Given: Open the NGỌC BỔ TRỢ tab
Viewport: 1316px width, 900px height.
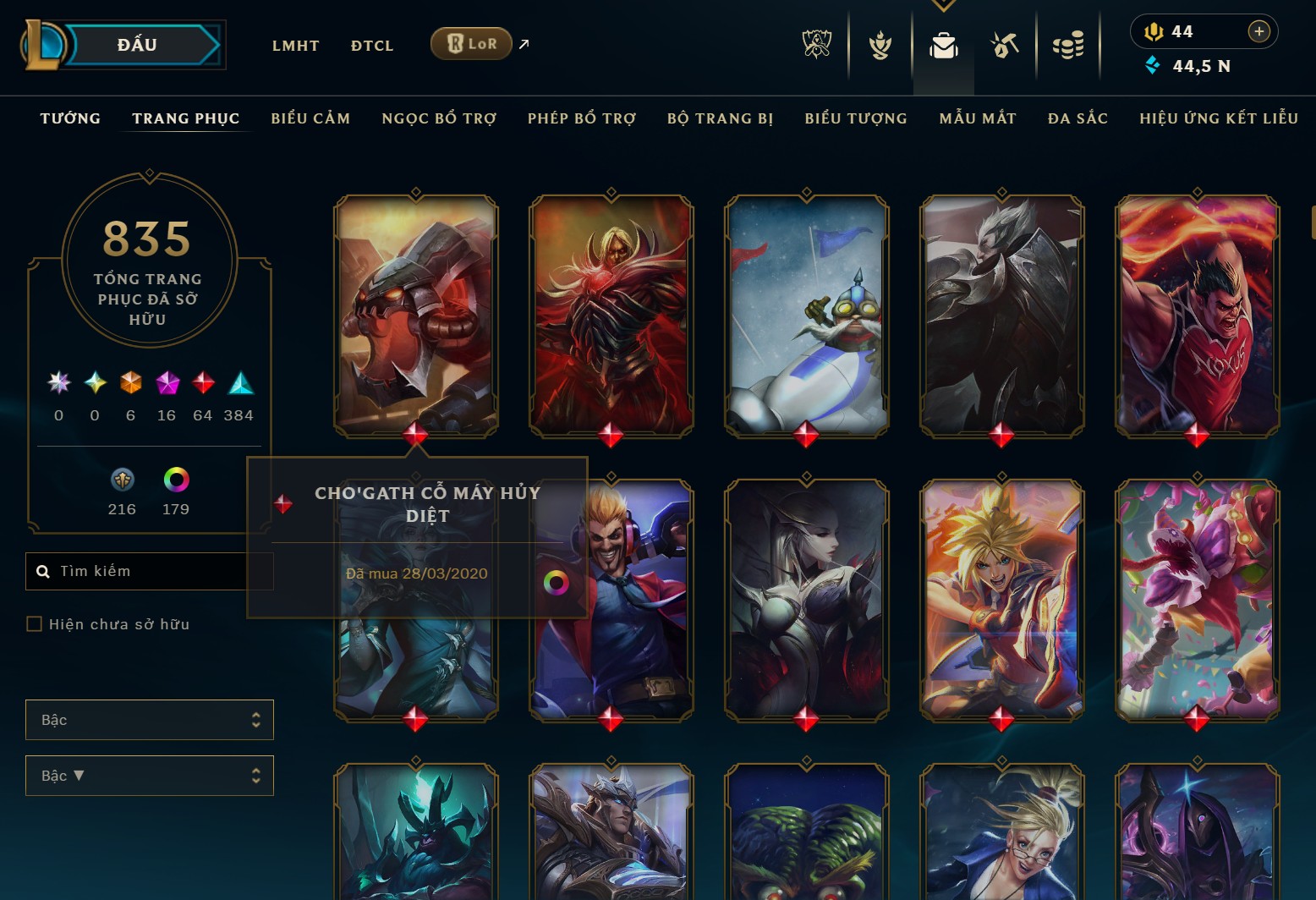Looking at the screenshot, I should (441, 118).
